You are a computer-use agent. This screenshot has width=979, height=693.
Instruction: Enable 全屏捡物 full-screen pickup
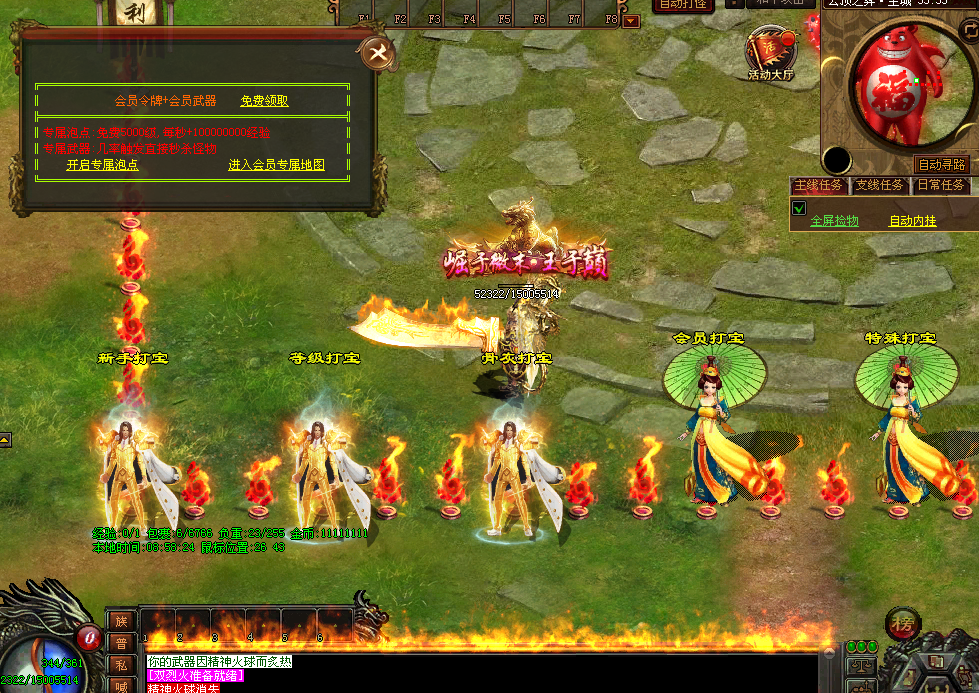[834, 221]
